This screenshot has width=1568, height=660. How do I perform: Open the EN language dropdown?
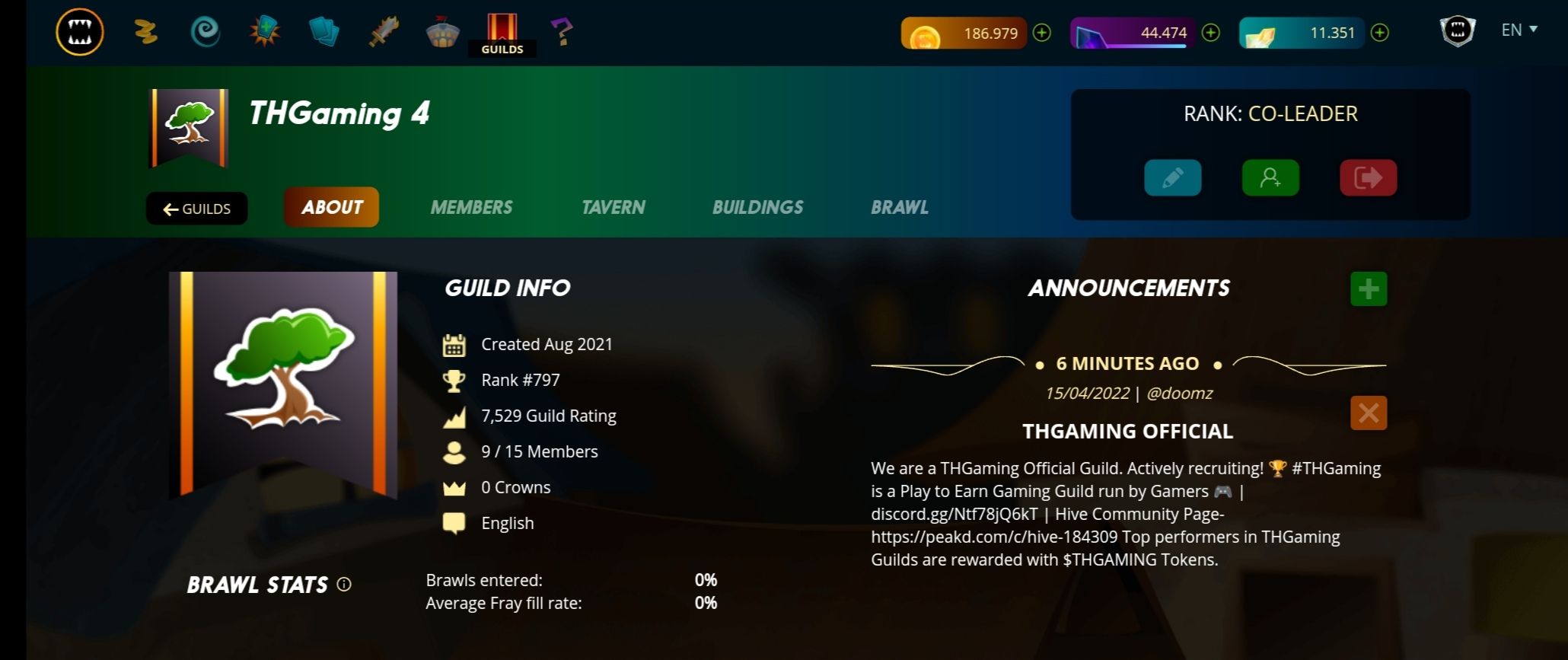pyautogui.click(x=1518, y=30)
